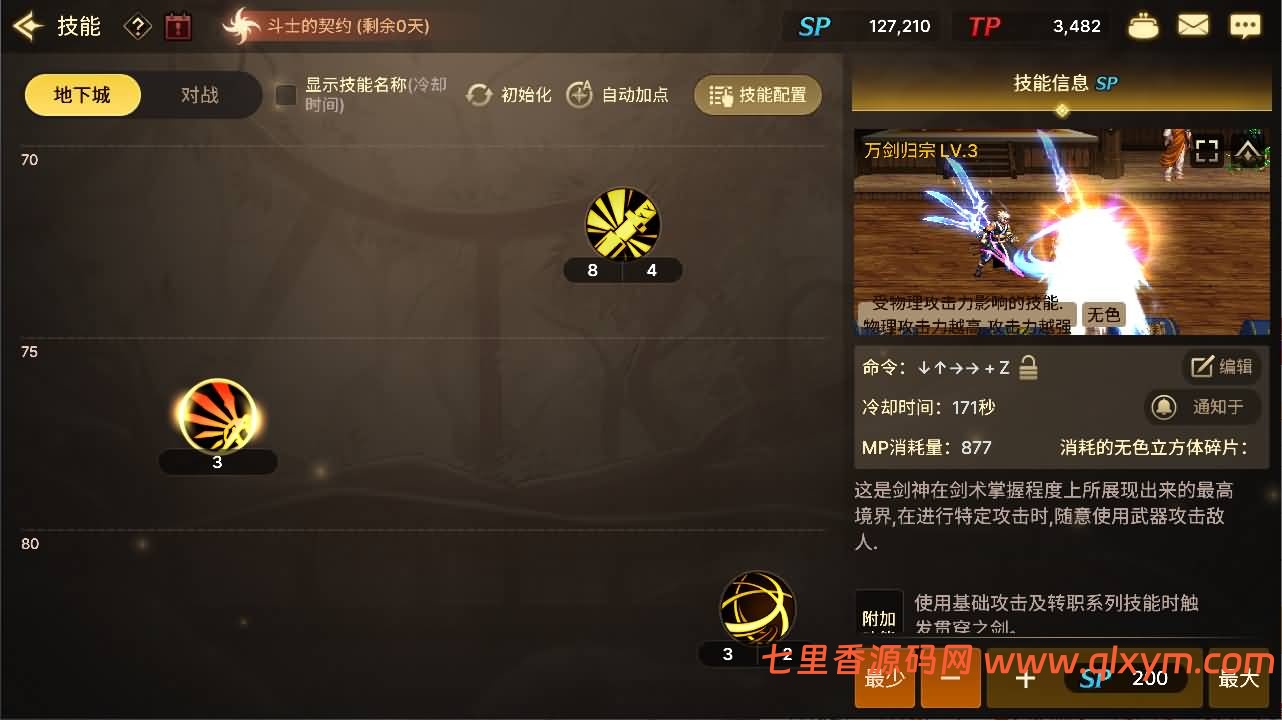Enable the 显示技能名称 checkbox
Screen dimensions: 1282x720
[285, 95]
